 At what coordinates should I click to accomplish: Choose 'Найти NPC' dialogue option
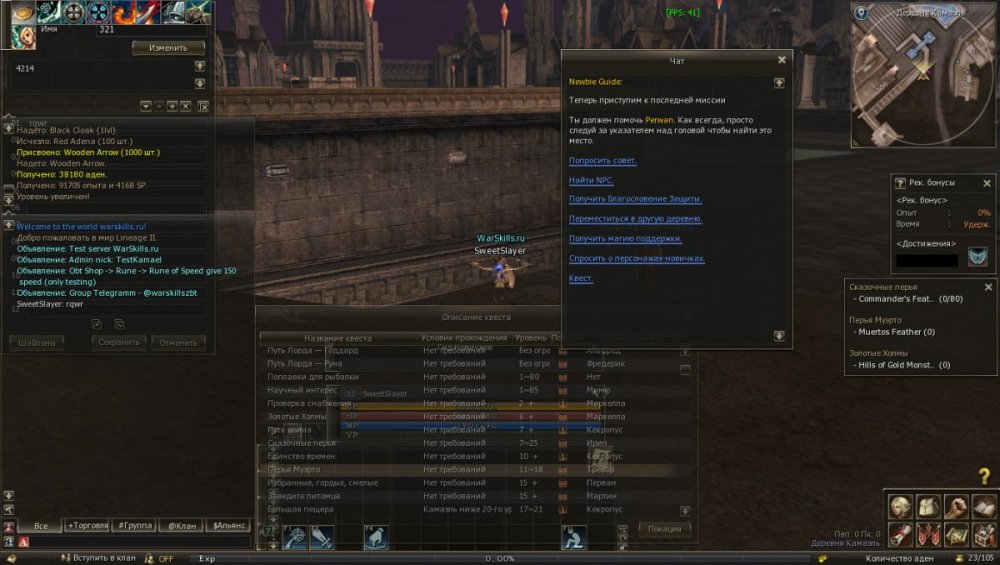(591, 180)
